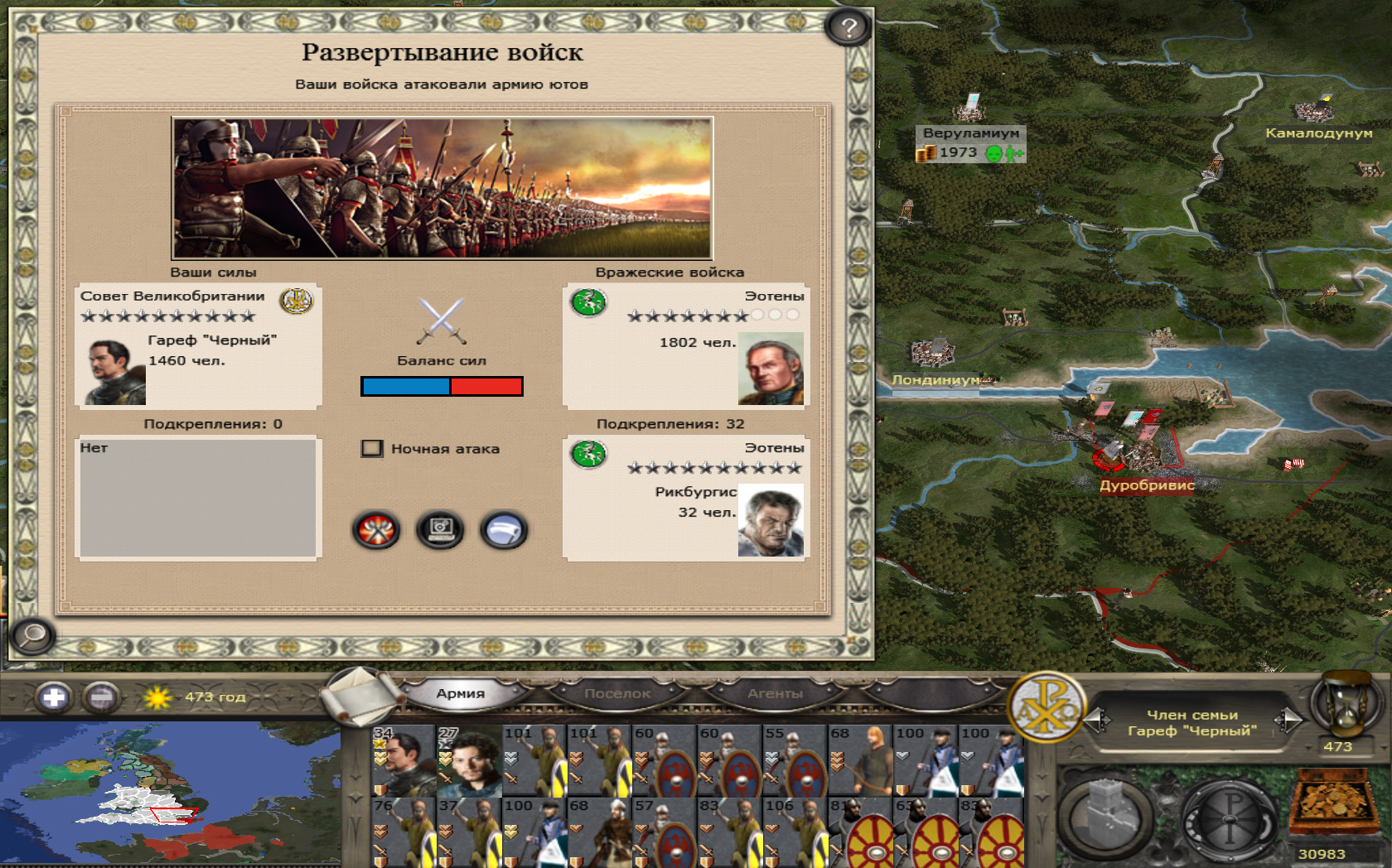This screenshot has width=1392, height=868.
Task: Open the help question mark button
Action: click(x=848, y=28)
